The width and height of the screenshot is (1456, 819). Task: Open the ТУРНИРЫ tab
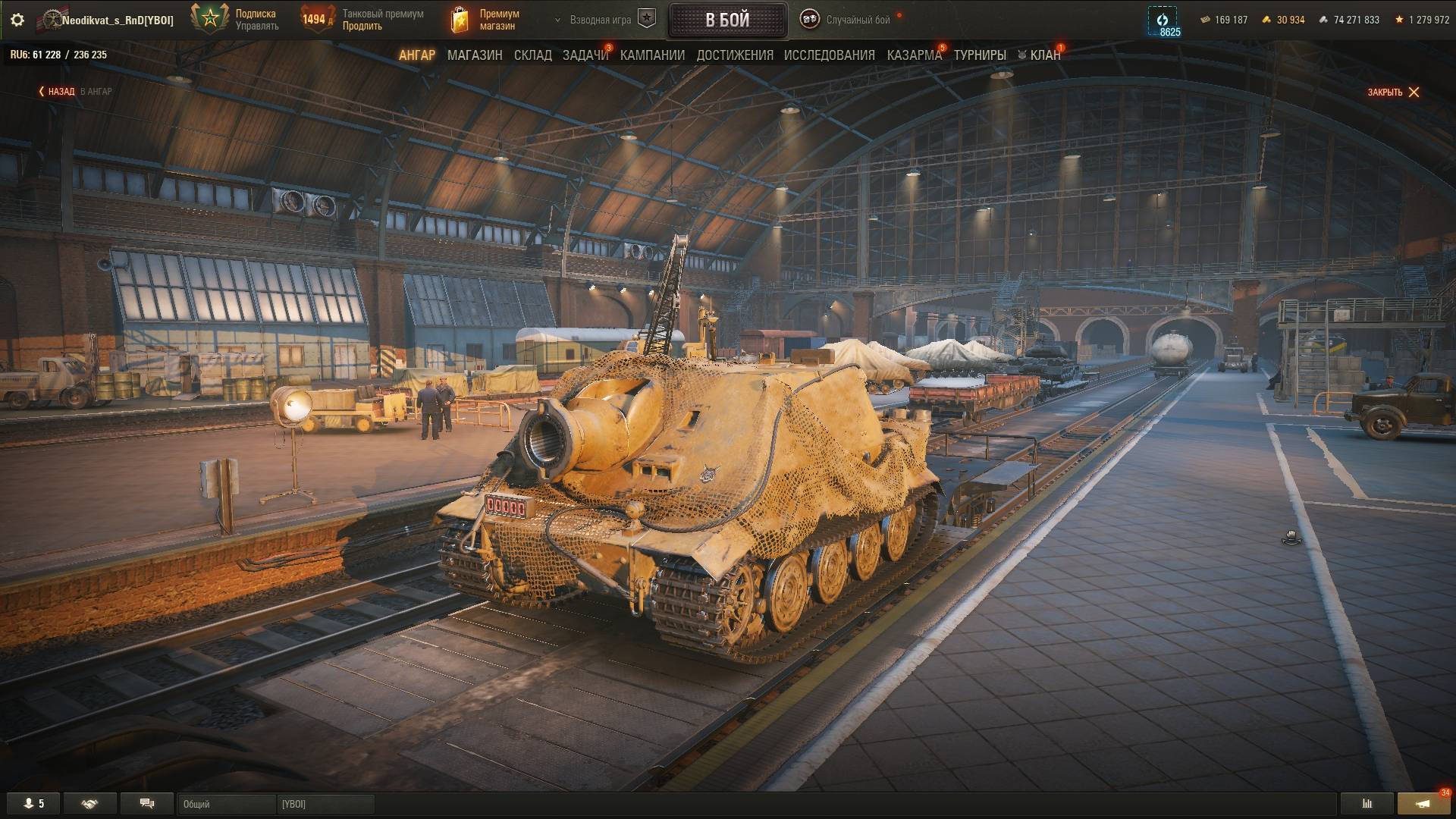[980, 55]
